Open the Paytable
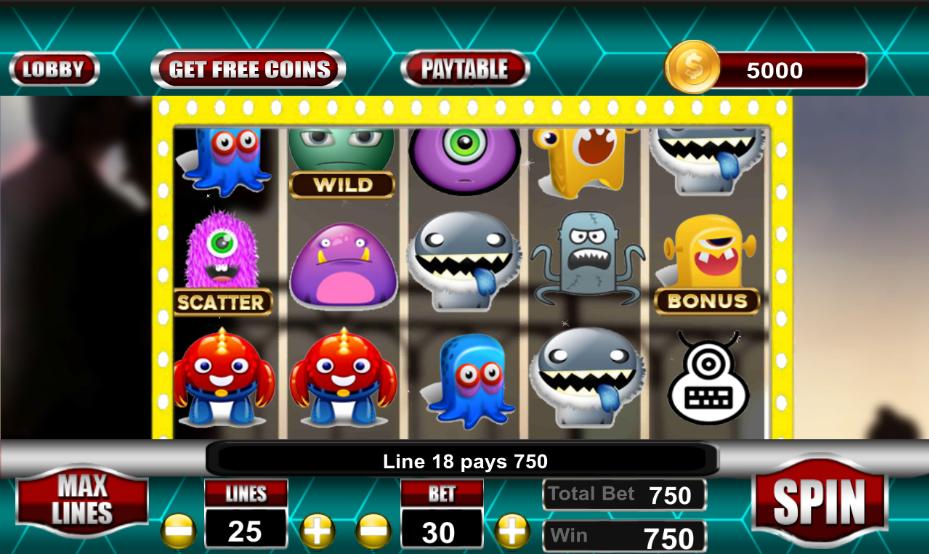Screen dimensions: 929x554 tap(464, 69)
